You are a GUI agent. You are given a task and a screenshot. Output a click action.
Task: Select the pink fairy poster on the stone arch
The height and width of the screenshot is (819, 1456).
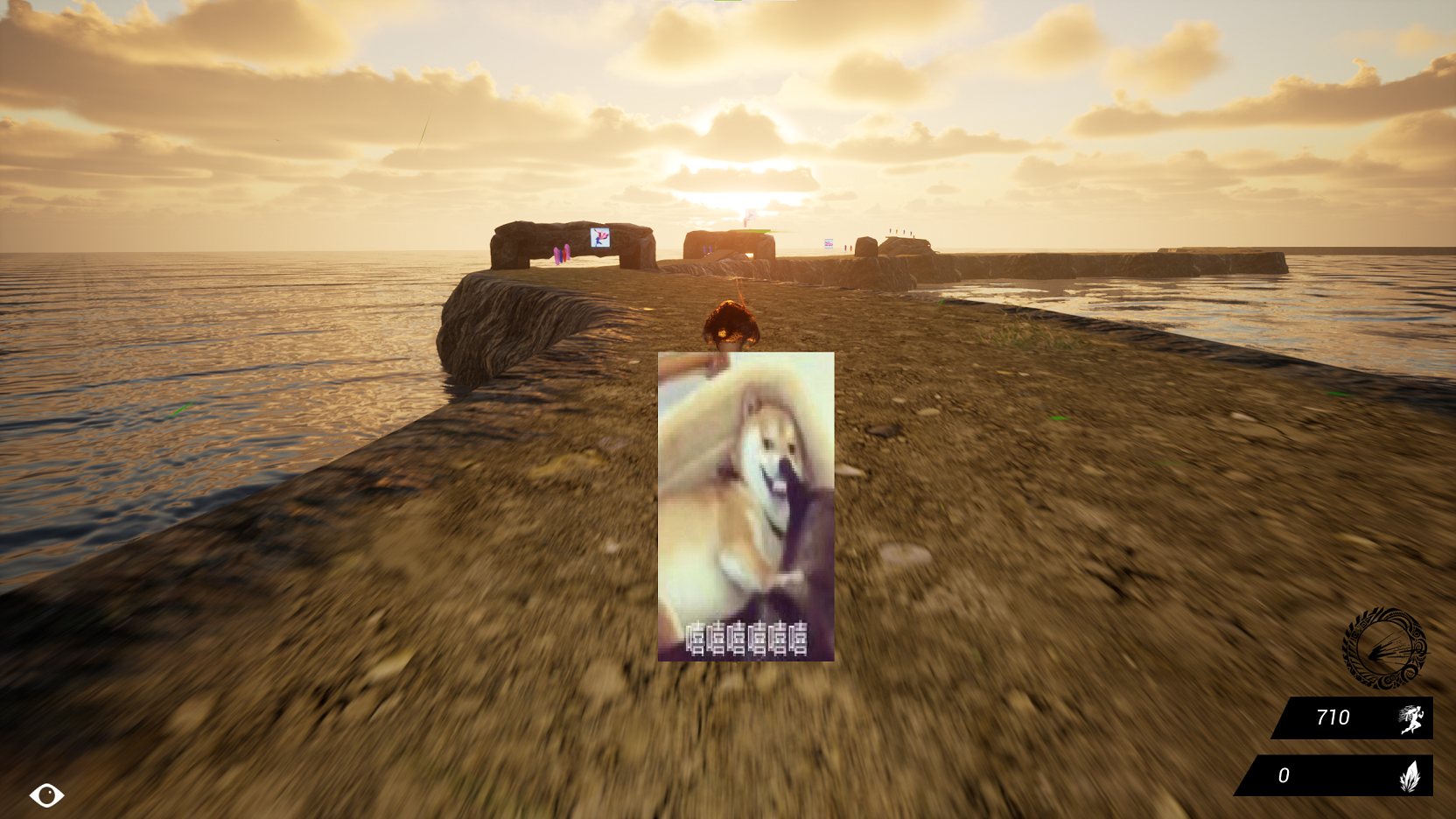pyautogui.click(x=600, y=238)
